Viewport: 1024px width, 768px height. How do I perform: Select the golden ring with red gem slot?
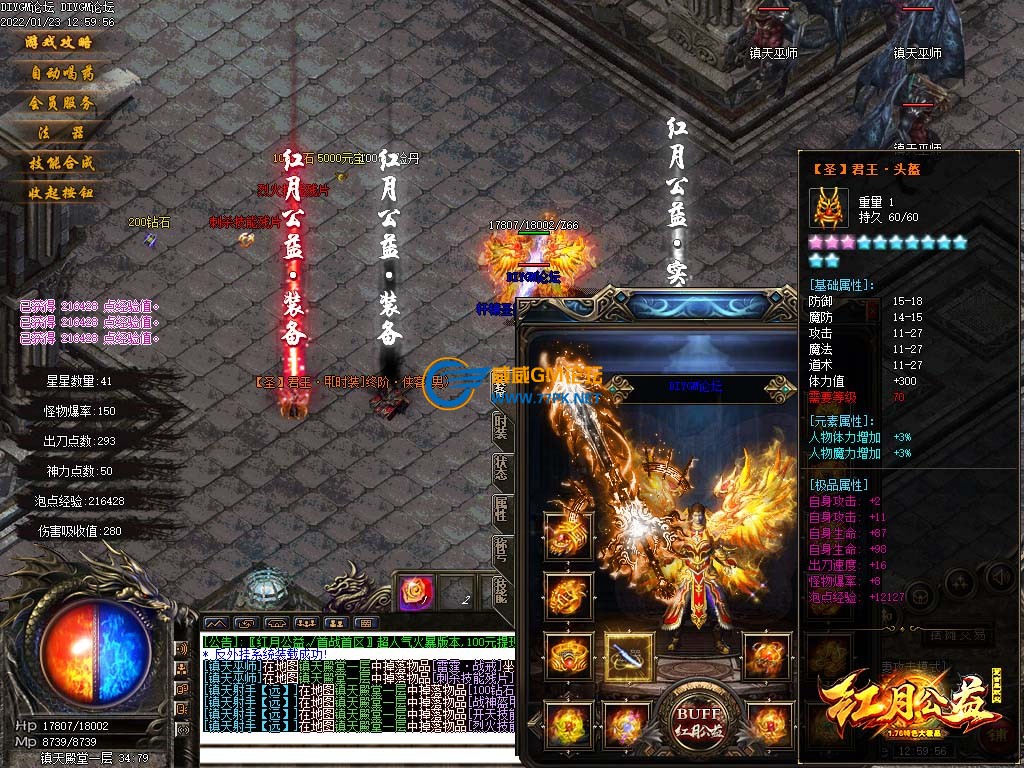tap(569, 657)
